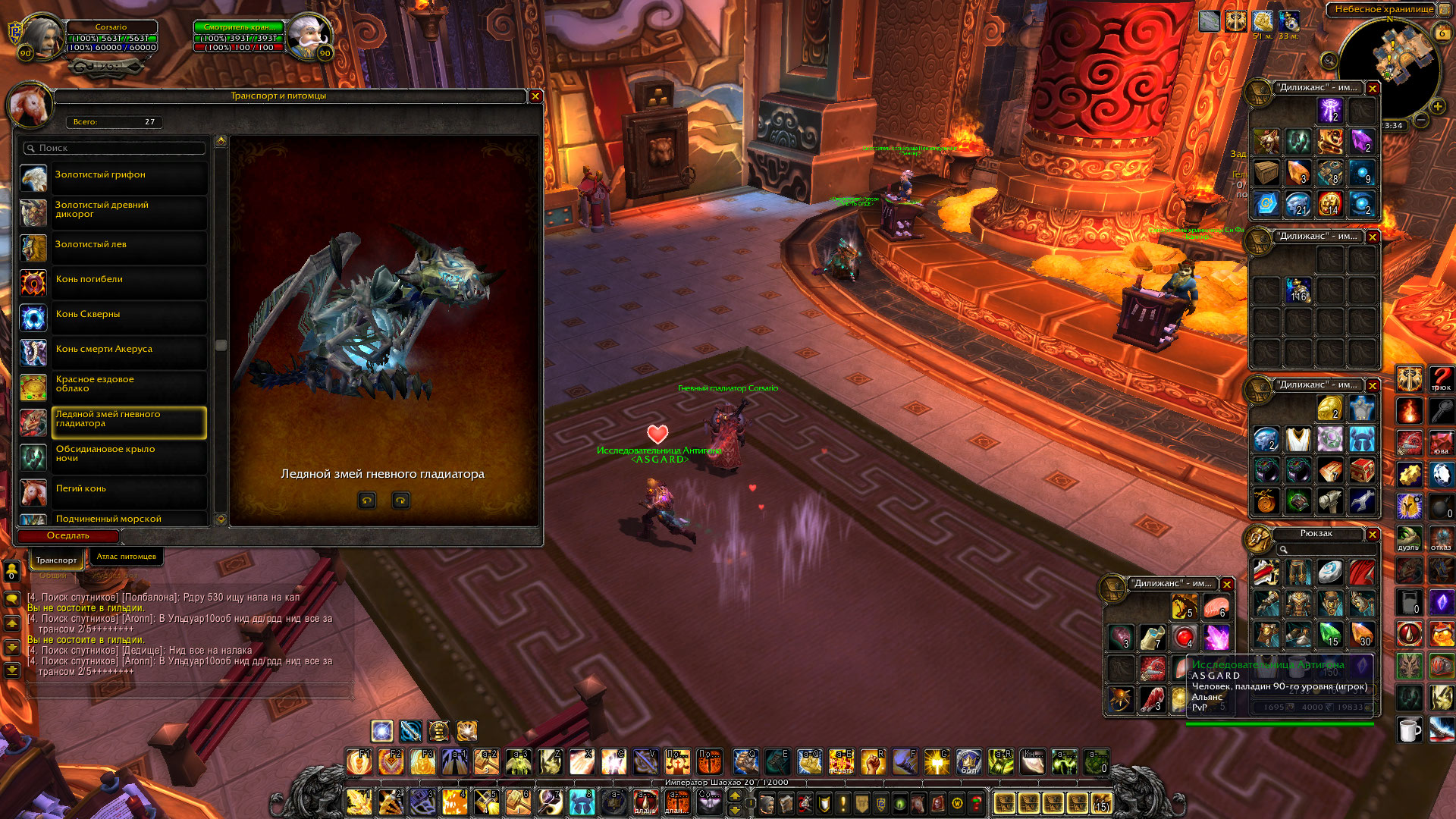The image size is (1456, 819).
Task: Close the Рюкзак backpack window
Action: click(x=1373, y=535)
